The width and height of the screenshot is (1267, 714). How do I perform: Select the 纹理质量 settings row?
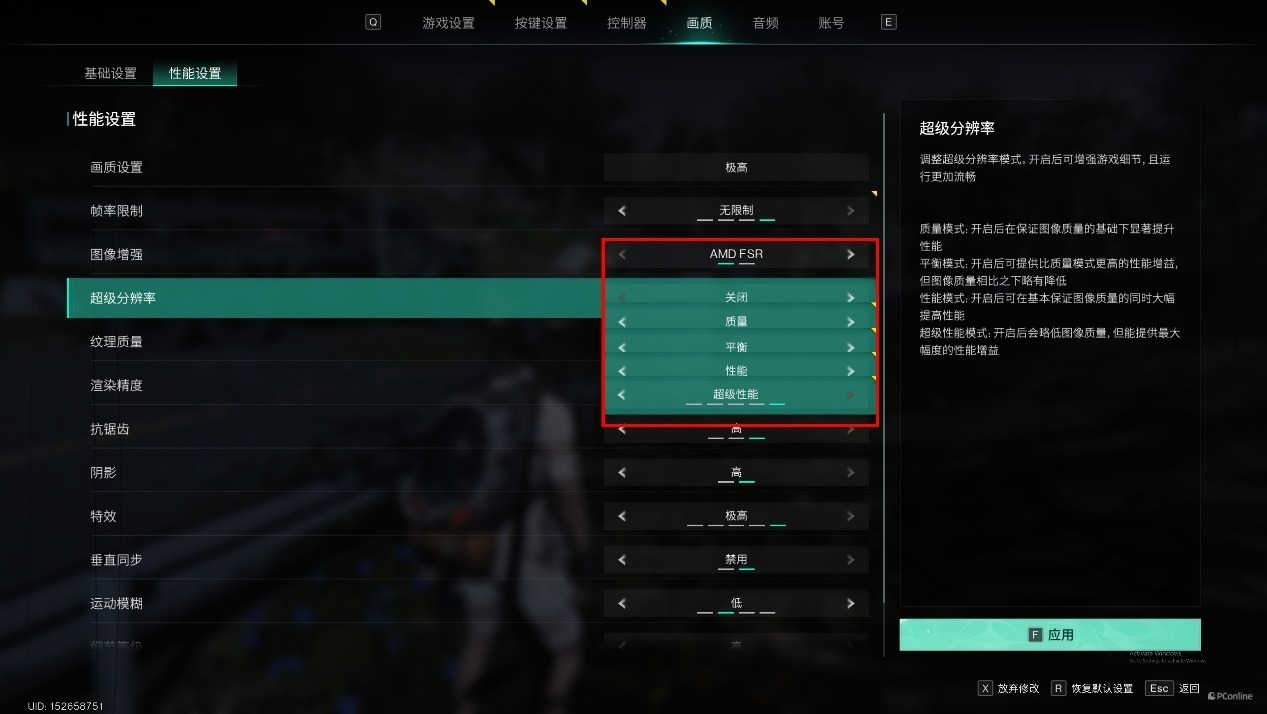(x=116, y=342)
